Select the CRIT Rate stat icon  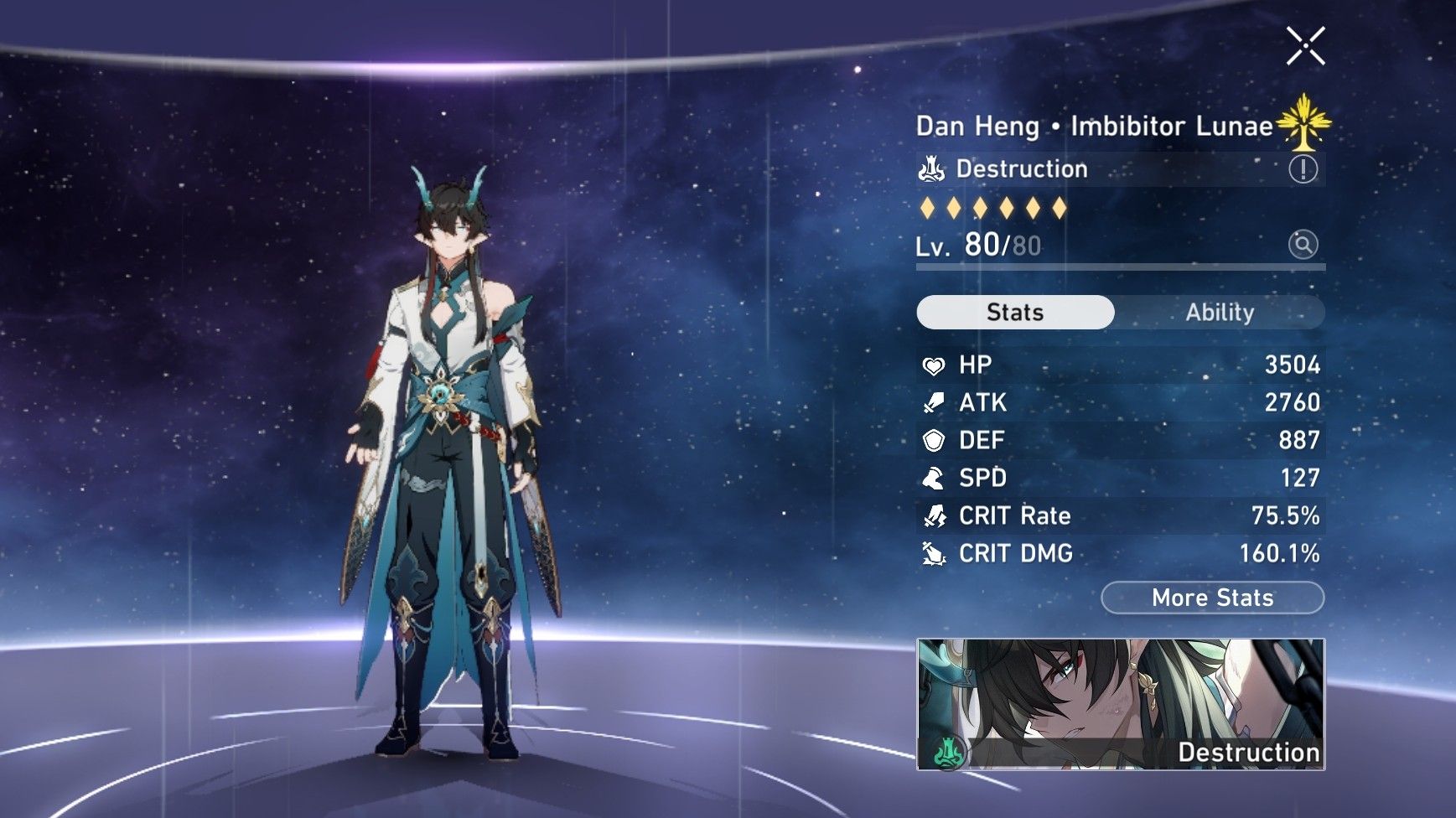pyautogui.click(x=936, y=516)
